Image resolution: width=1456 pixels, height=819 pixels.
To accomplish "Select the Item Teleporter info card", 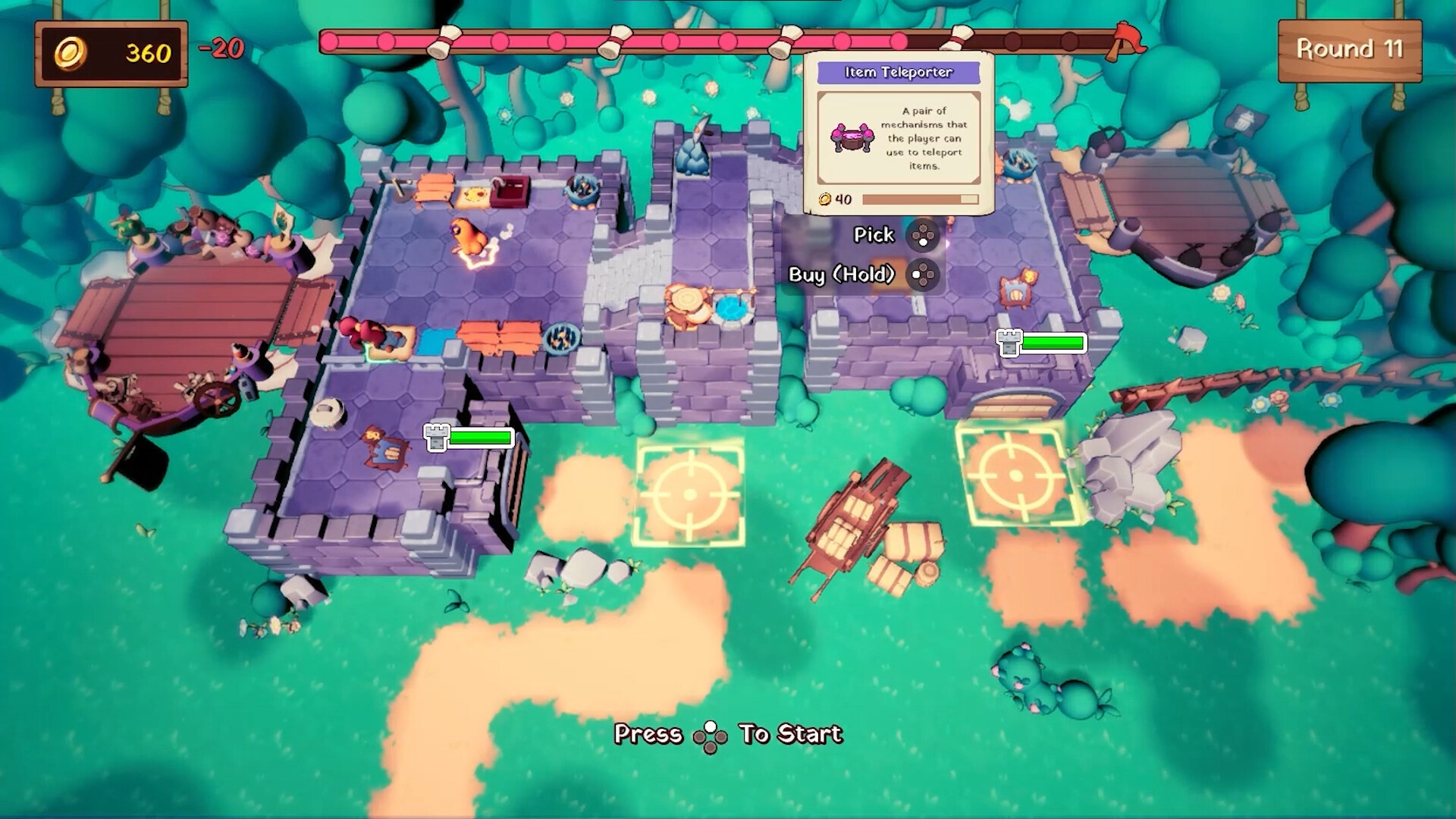I will coord(899,133).
